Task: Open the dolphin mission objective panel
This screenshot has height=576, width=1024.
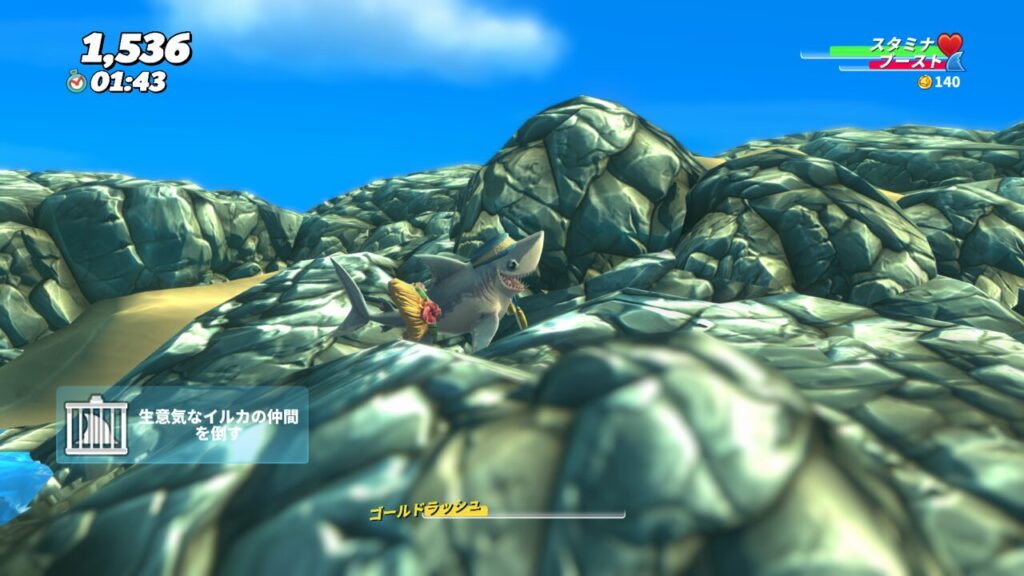Action: point(182,425)
